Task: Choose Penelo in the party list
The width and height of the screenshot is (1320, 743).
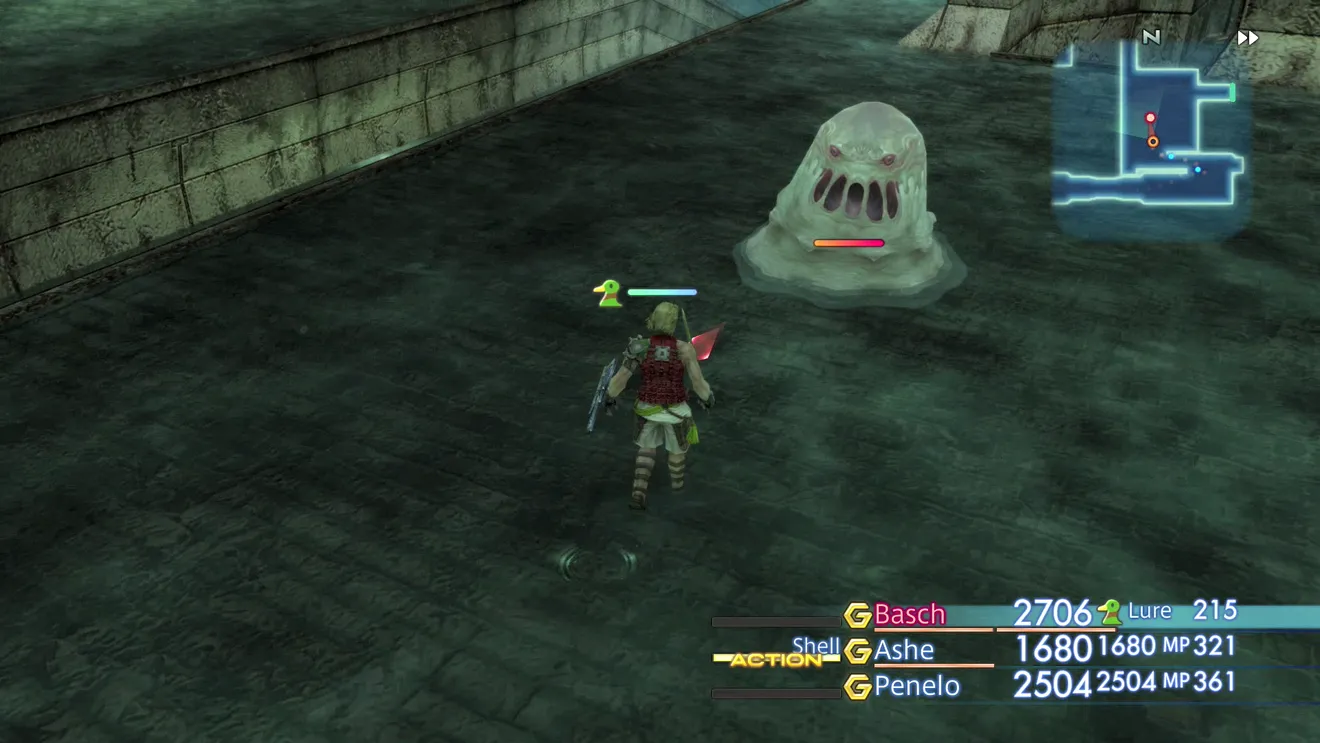Action: pos(916,686)
